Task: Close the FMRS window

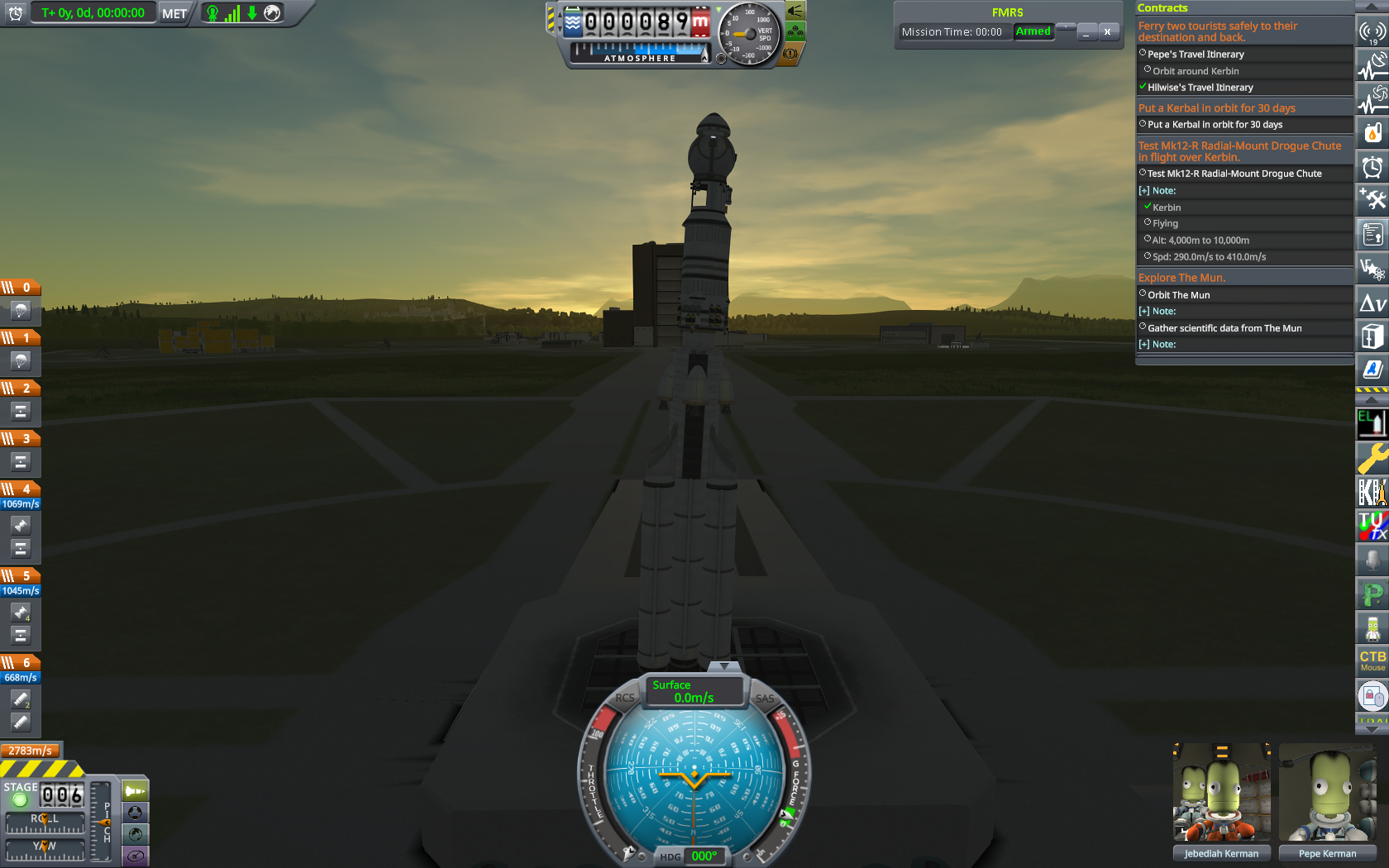Action: pyautogui.click(x=1107, y=31)
